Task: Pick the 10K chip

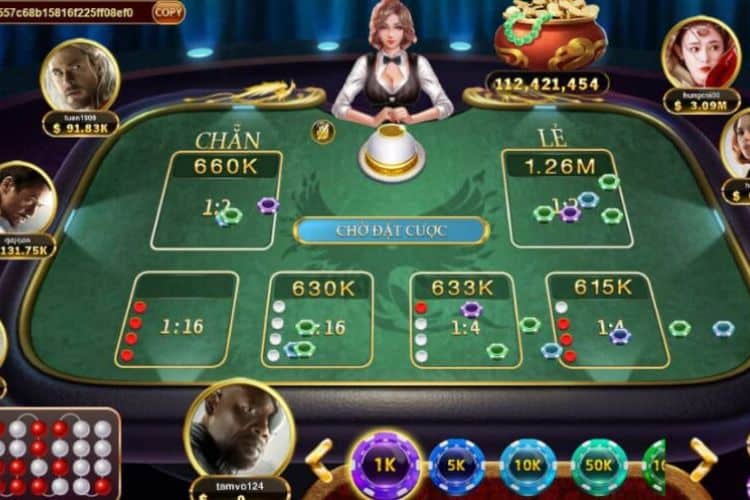Action: 528,466
